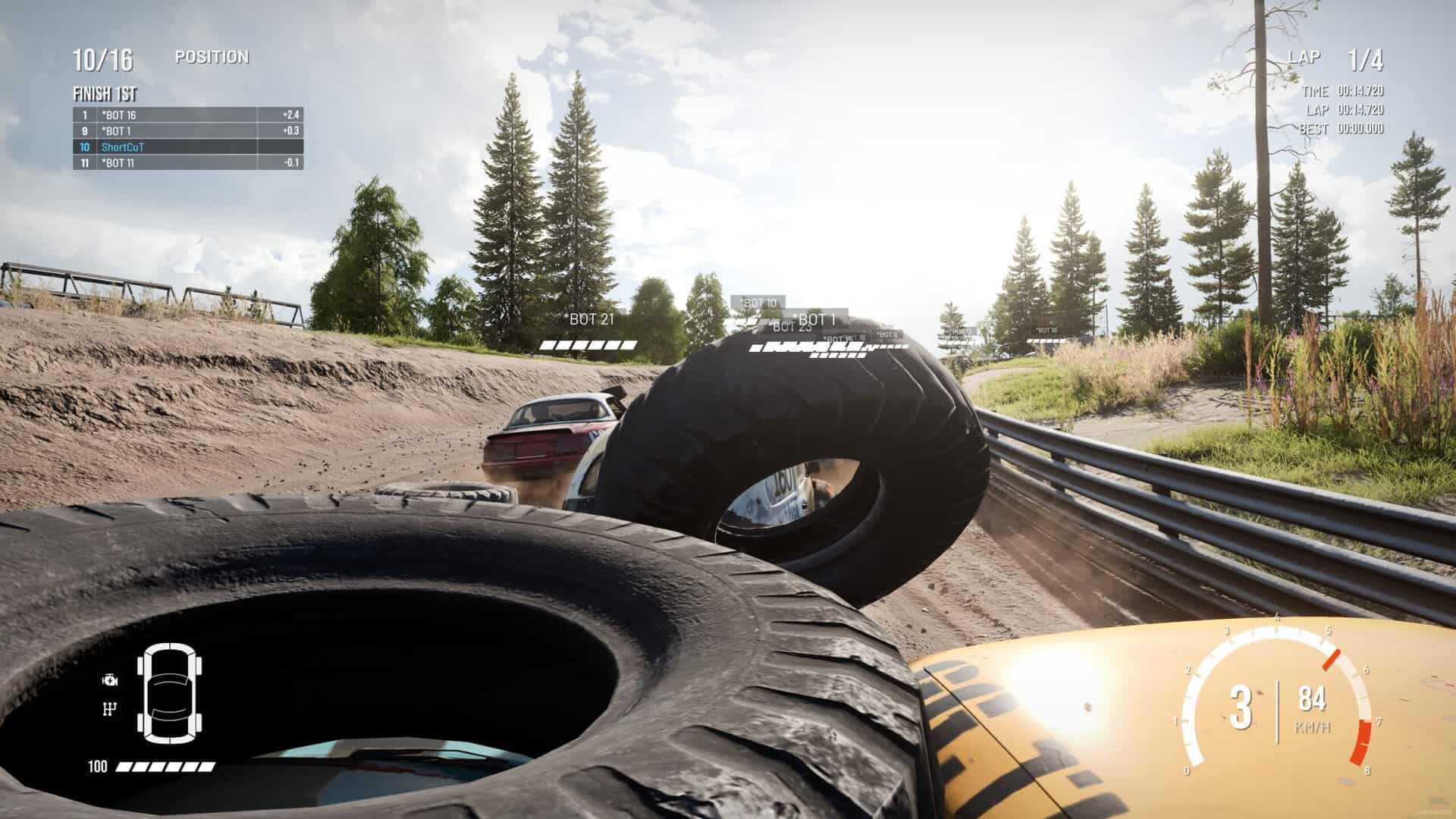1456x819 pixels.
Task: Select the *BOT 1 leaderboard row
Action: 188,131
